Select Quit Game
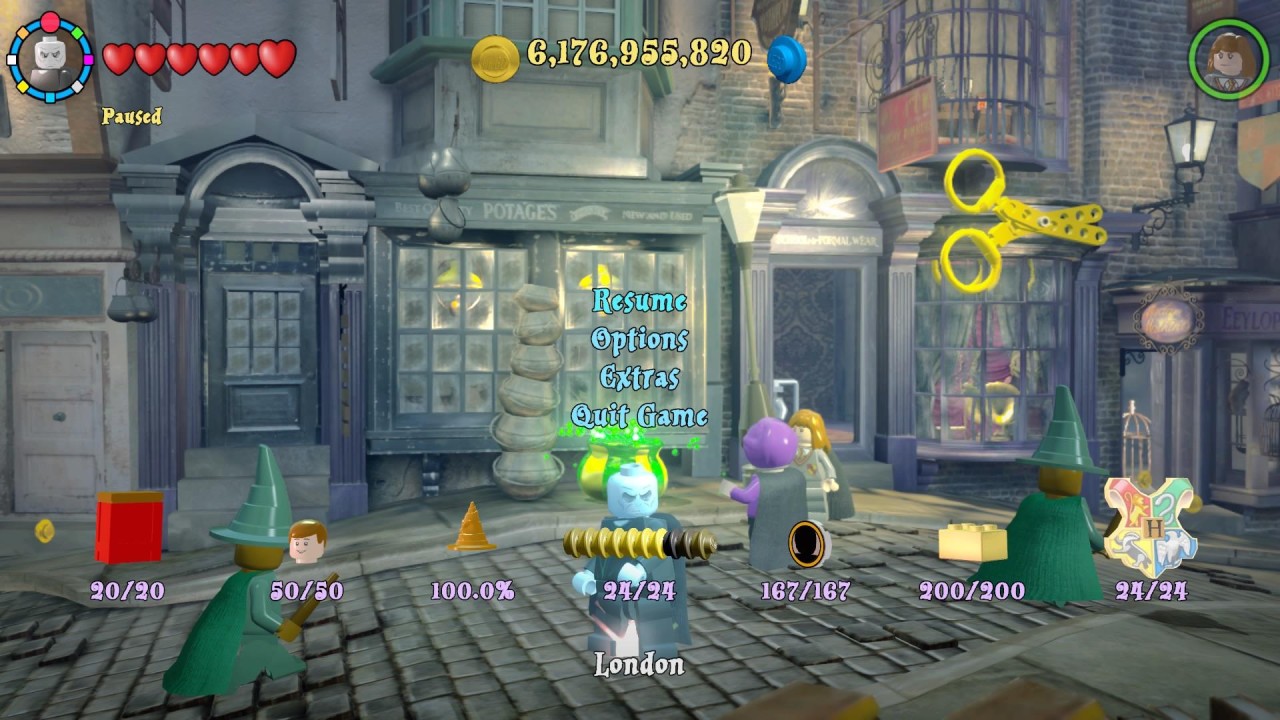1280x720 pixels. [x=639, y=416]
